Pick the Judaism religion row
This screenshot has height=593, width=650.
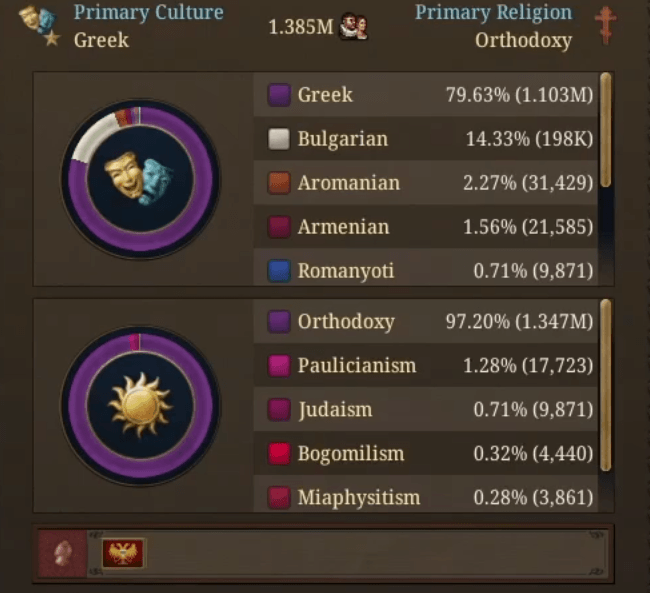click(425, 409)
